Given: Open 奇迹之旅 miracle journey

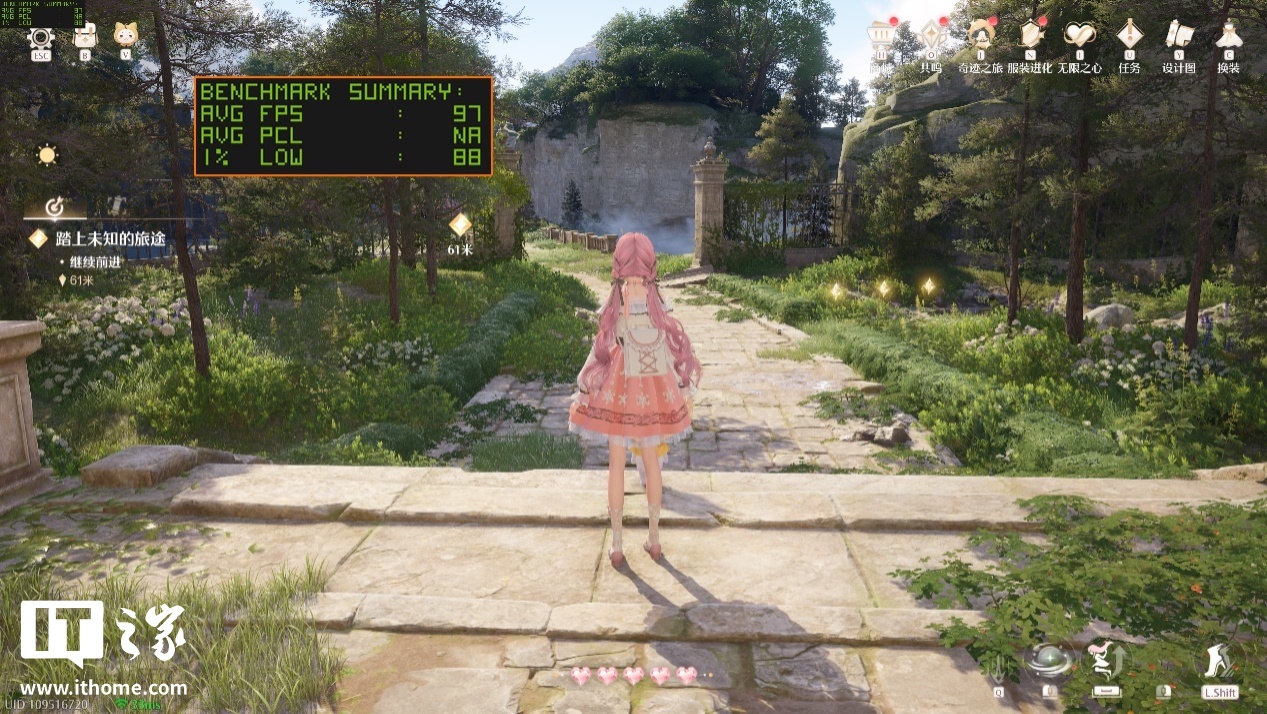Looking at the screenshot, I should click(x=981, y=36).
